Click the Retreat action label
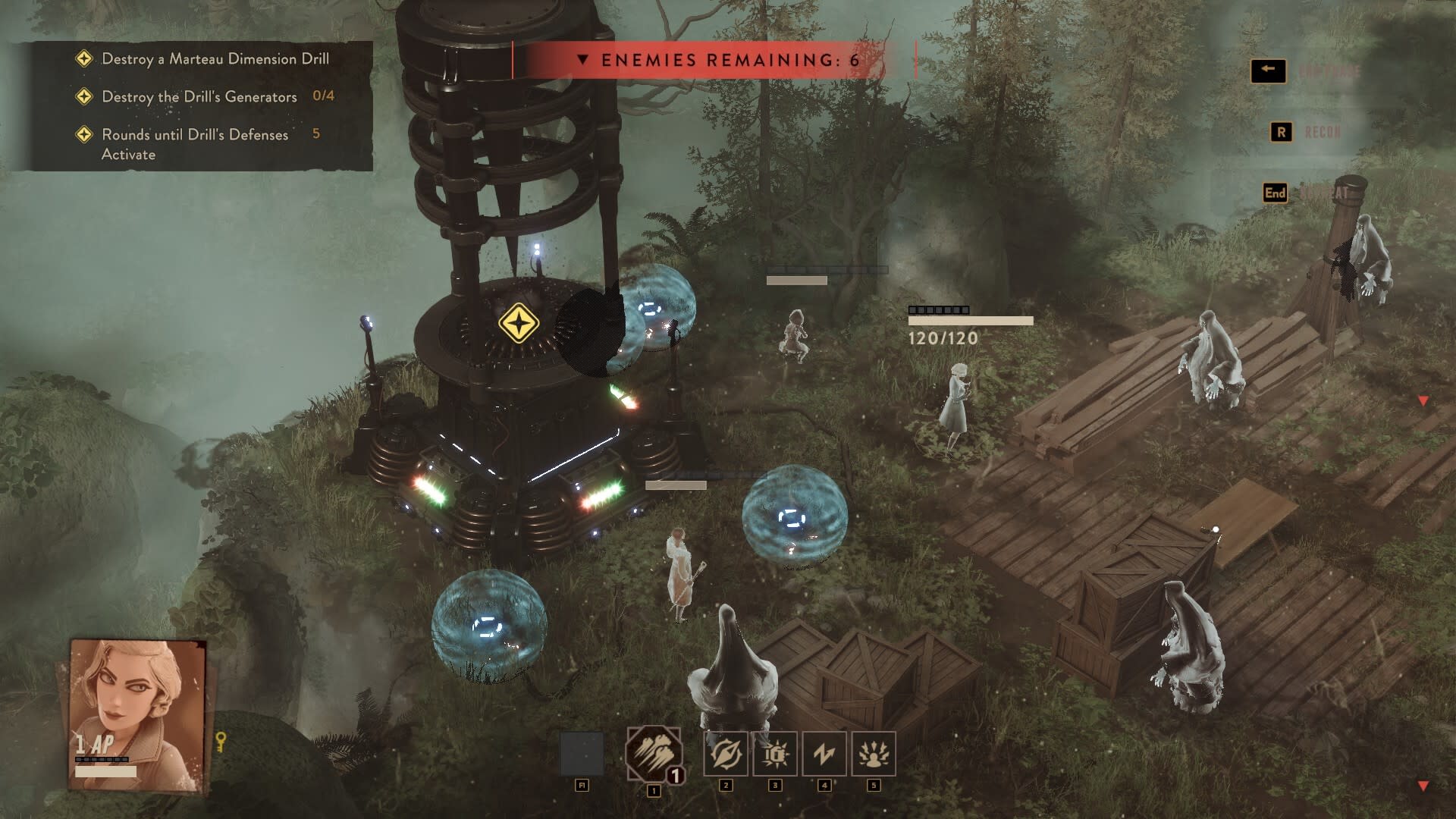1456x819 pixels. click(x=1324, y=193)
